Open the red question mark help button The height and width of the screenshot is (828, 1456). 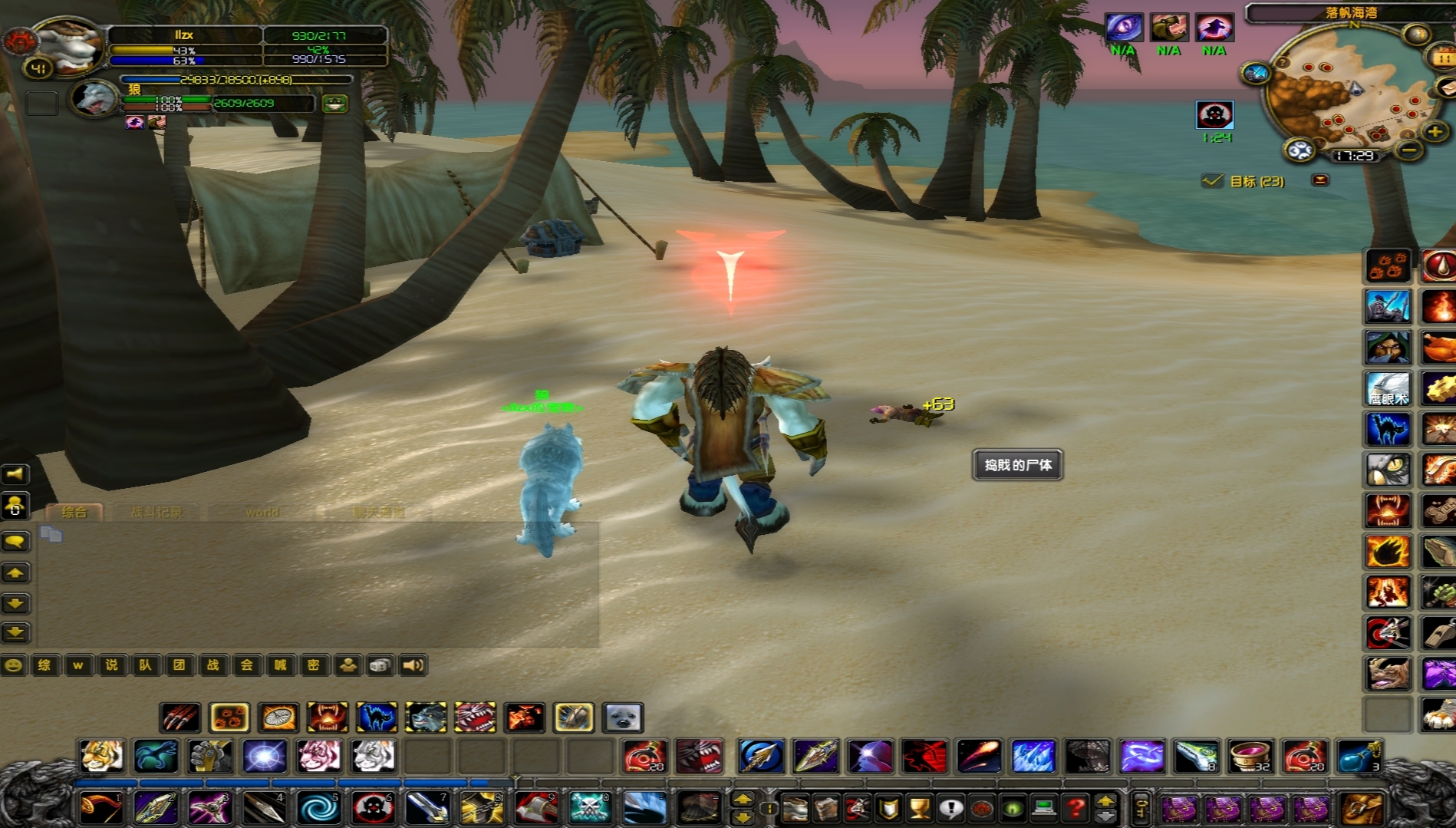click(x=1076, y=808)
